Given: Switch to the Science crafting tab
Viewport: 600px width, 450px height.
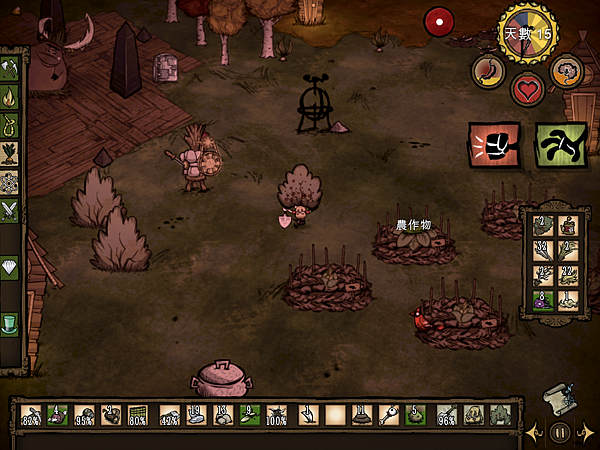Looking at the screenshot, I should 9,182.
